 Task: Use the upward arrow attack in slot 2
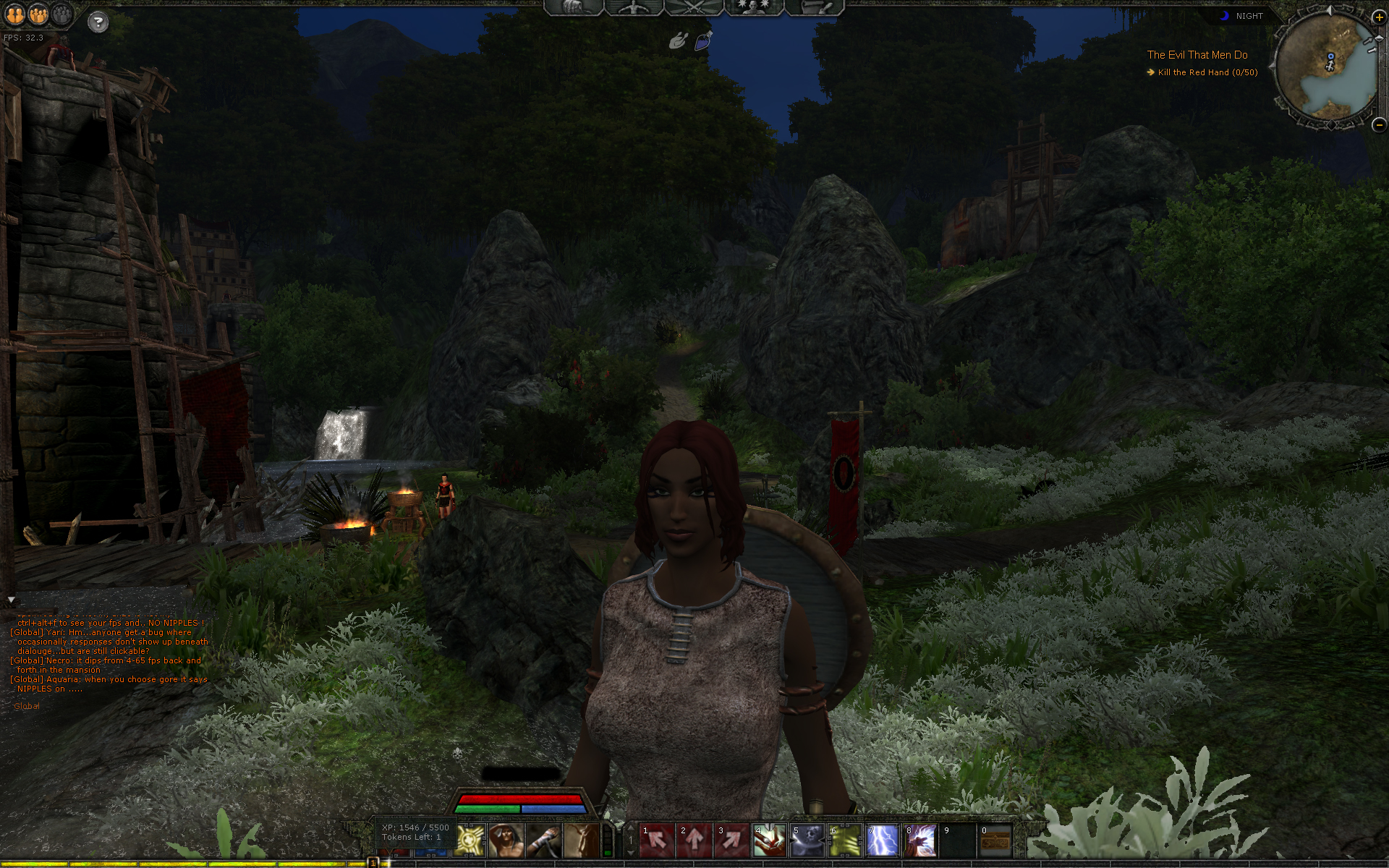pyautogui.click(x=694, y=841)
